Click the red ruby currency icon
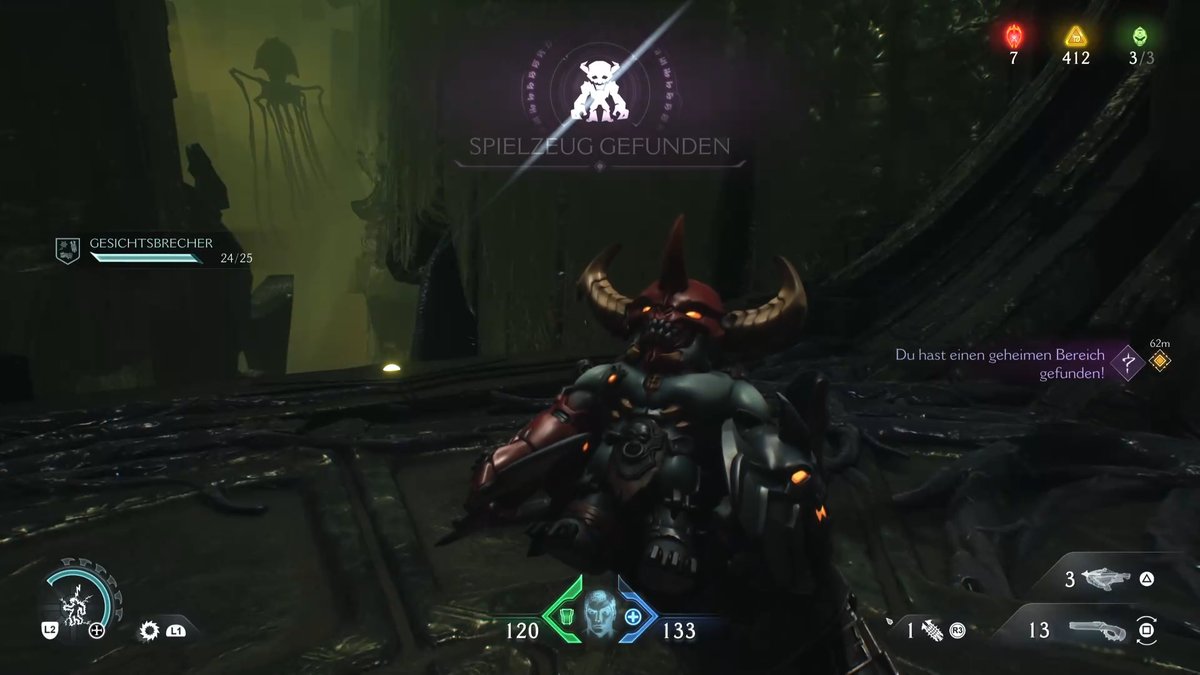The height and width of the screenshot is (675, 1200). click(x=1013, y=37)
